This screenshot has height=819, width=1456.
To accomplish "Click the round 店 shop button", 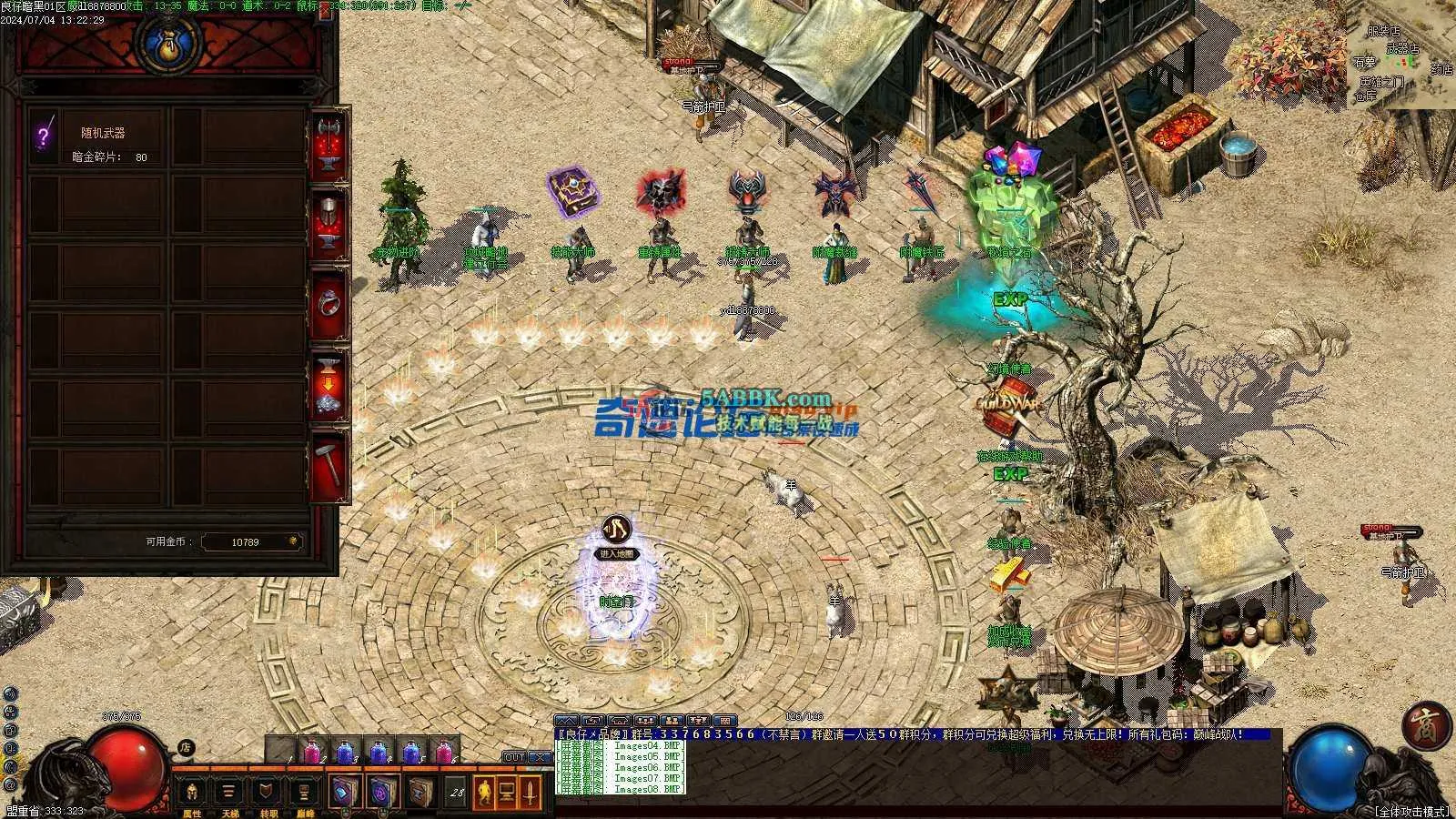I will pos(187,748).
